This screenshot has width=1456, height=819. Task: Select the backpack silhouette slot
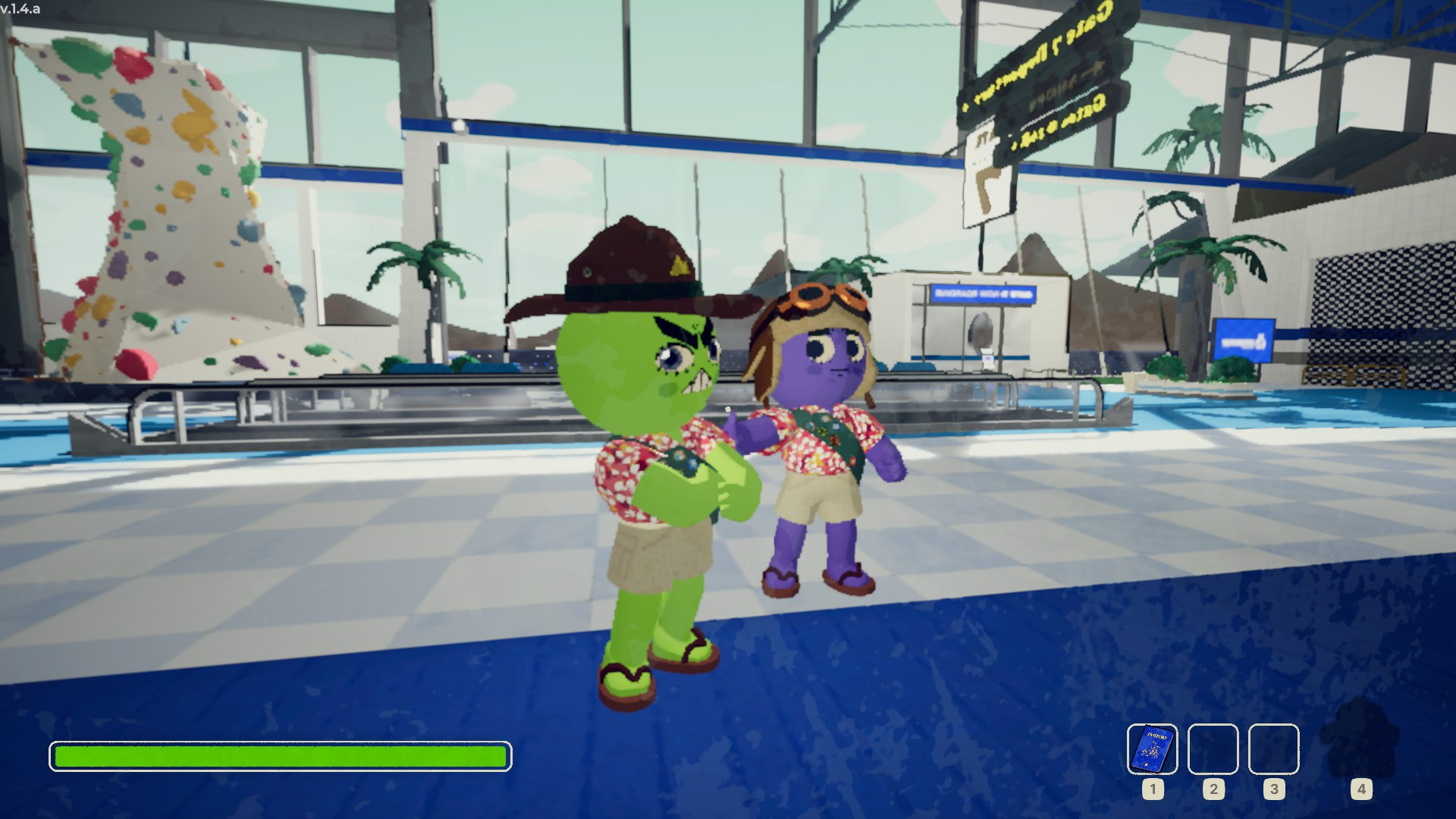coord(1360,742)
